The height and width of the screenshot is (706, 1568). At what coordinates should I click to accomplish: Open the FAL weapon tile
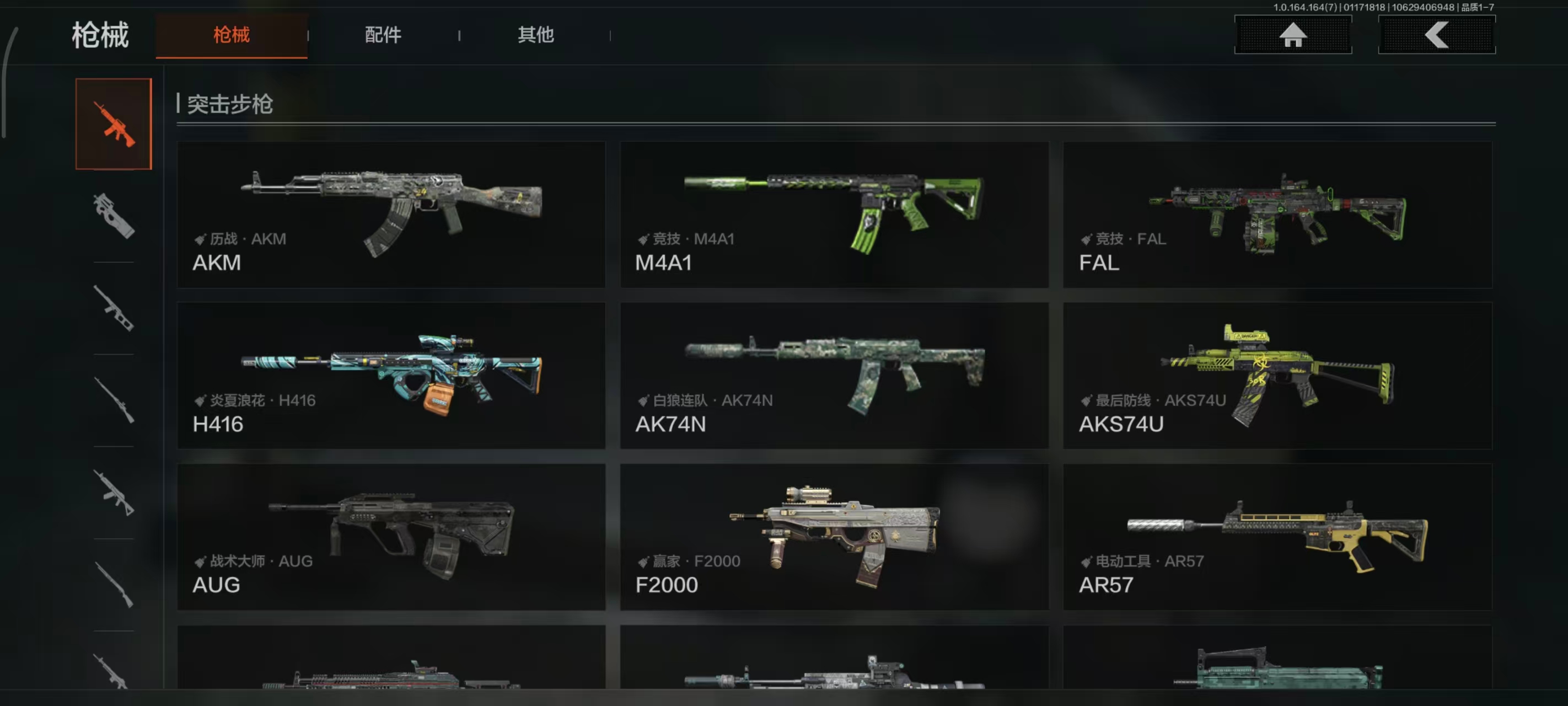pyautogui.click(x=1277, y=215)
